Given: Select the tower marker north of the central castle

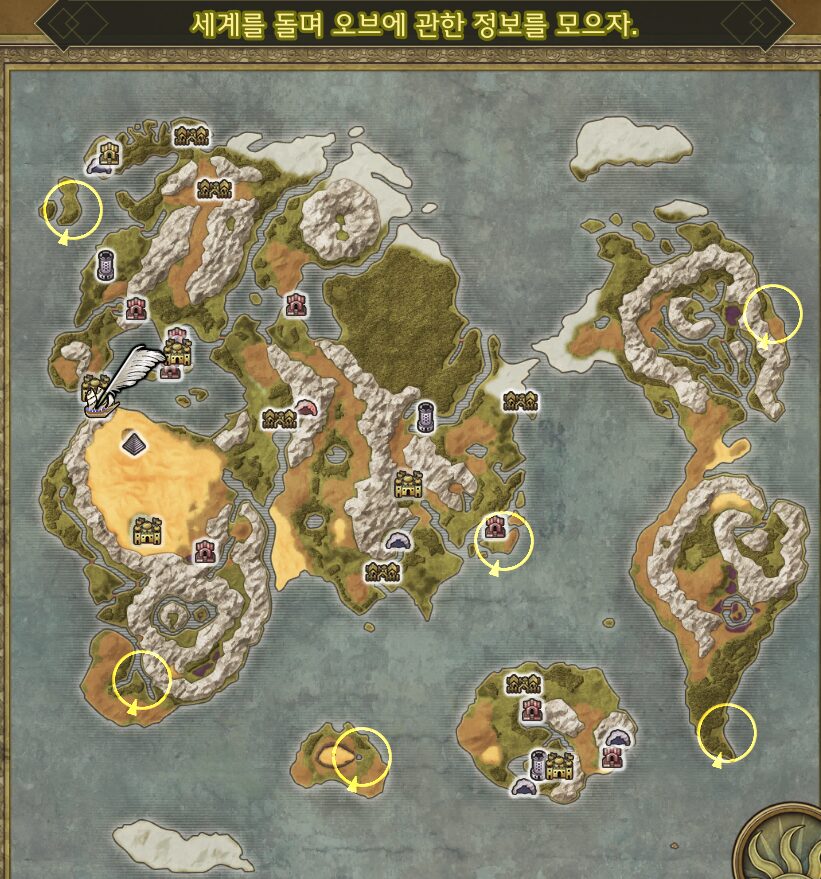Looking at the screenshot, I should [426, 415].
